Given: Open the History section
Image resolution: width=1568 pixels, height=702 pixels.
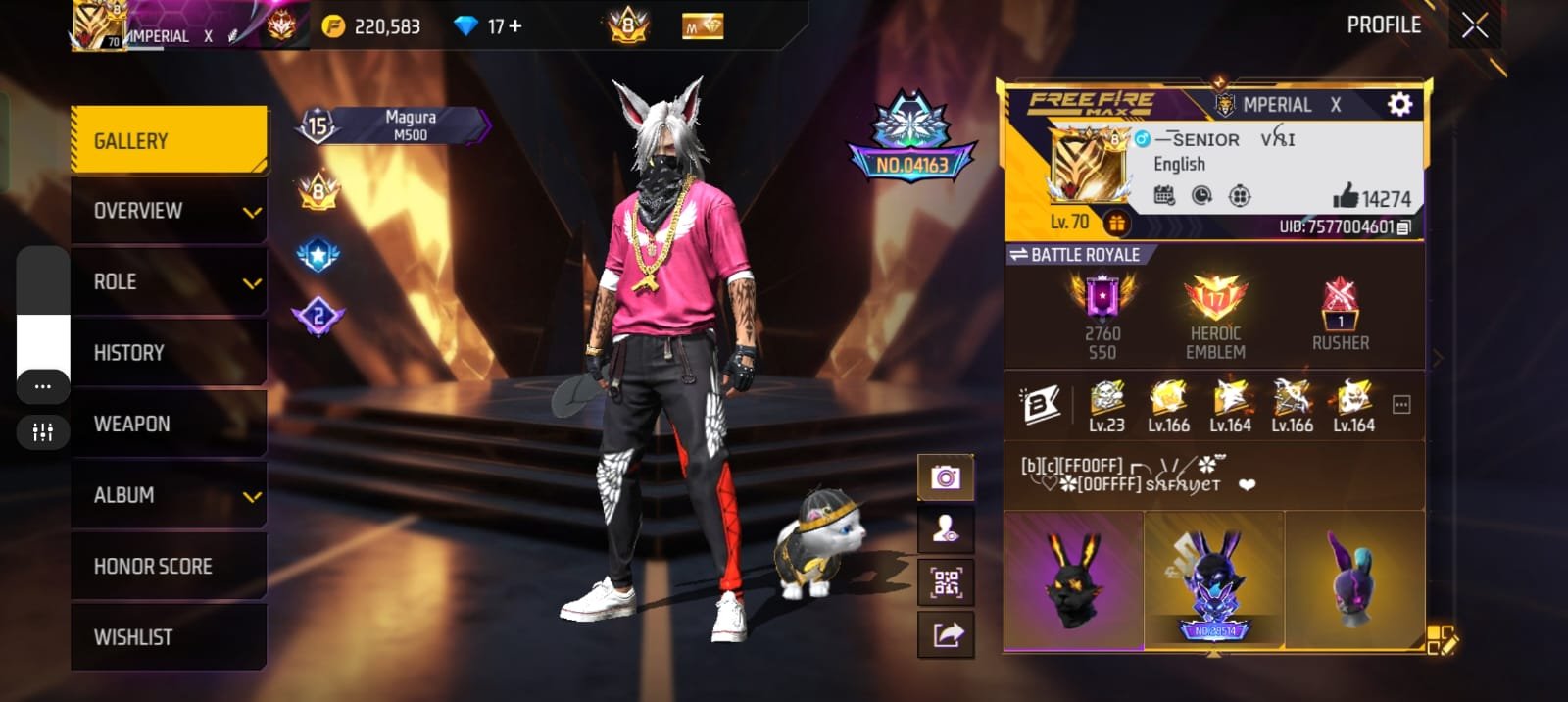Looking at the screenshot, I should pos(169,353).
